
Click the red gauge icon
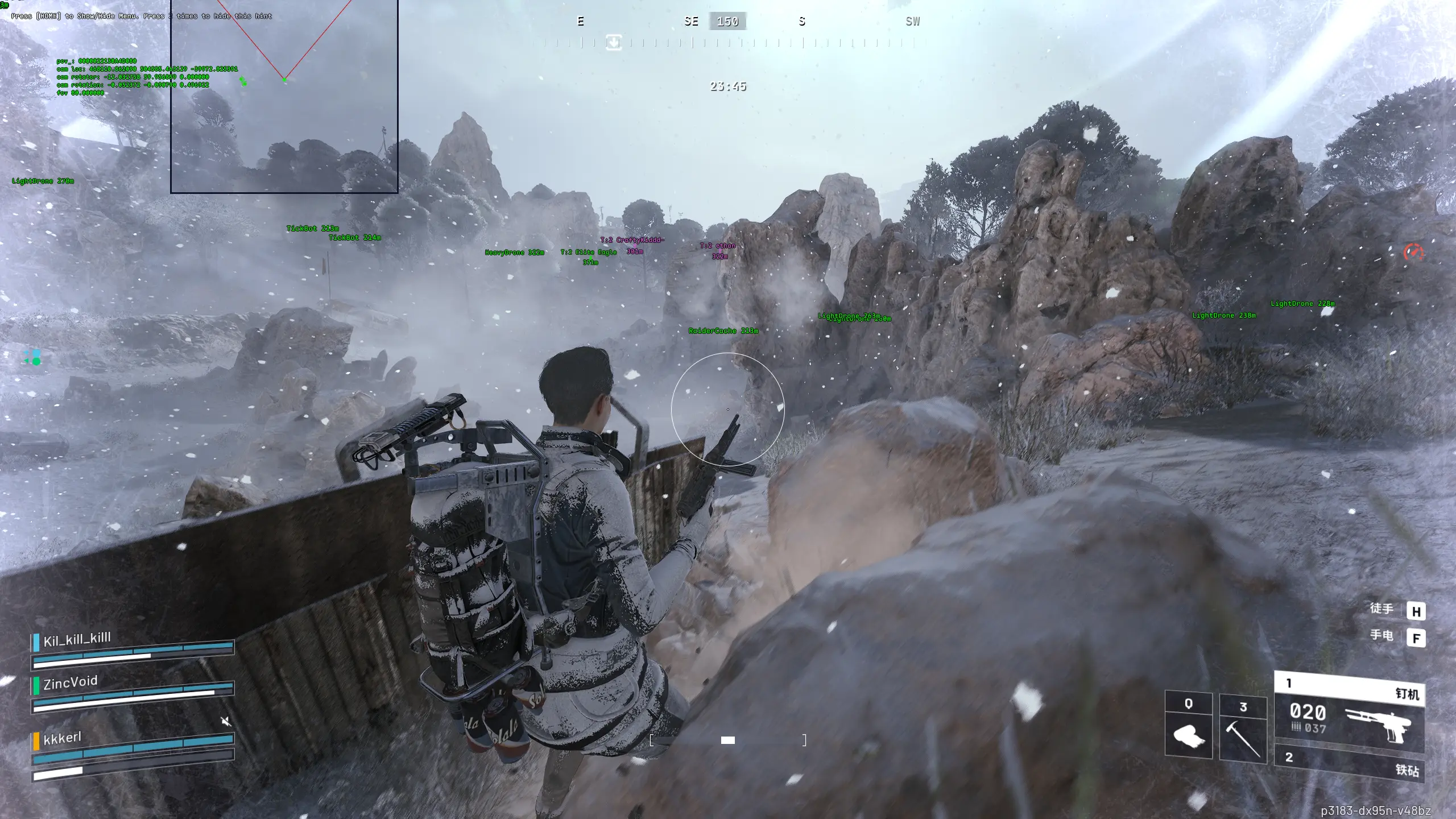(1413, 252)
